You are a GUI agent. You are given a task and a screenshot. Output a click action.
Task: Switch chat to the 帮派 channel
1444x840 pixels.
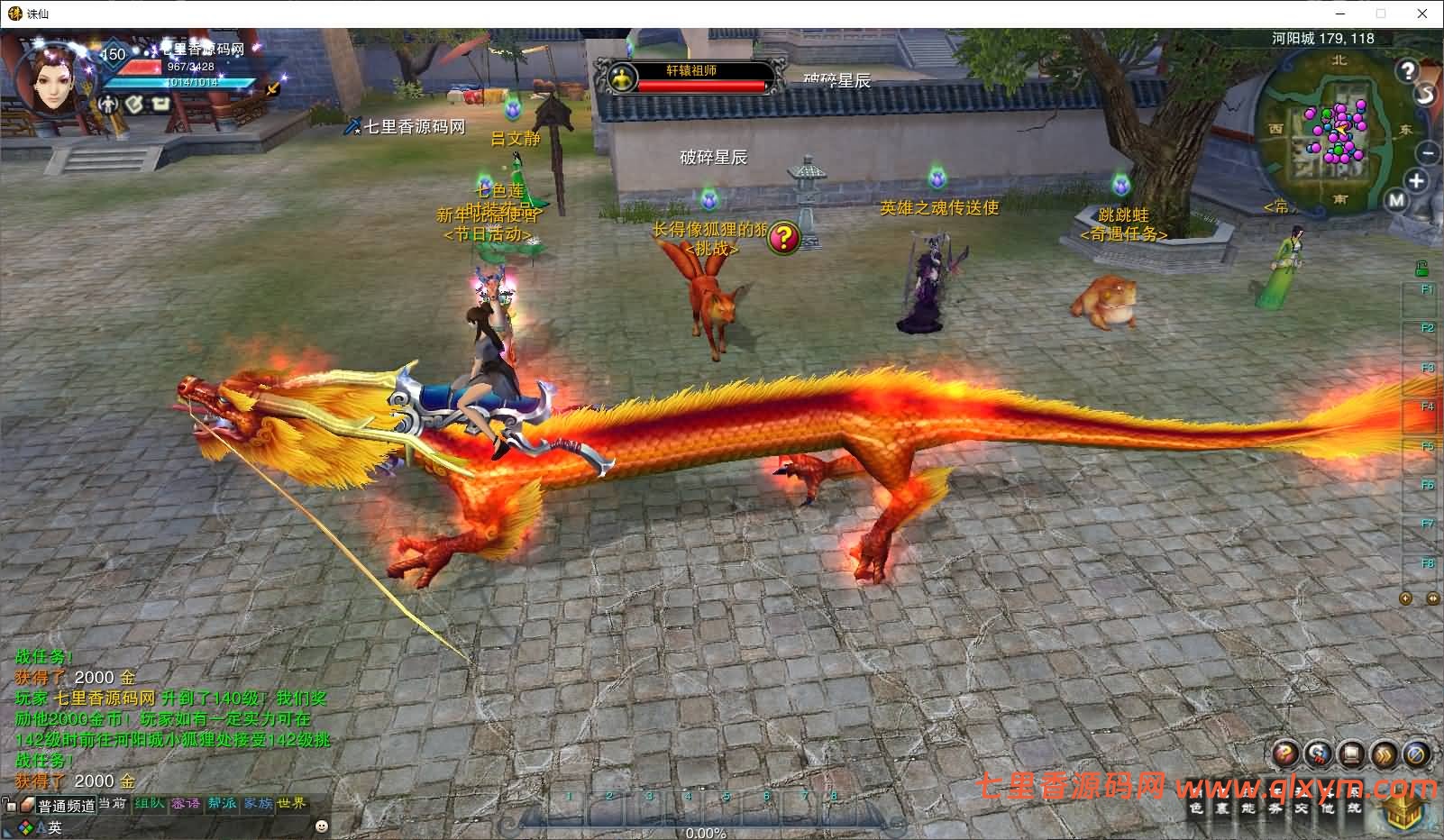[x=222, y=803]
